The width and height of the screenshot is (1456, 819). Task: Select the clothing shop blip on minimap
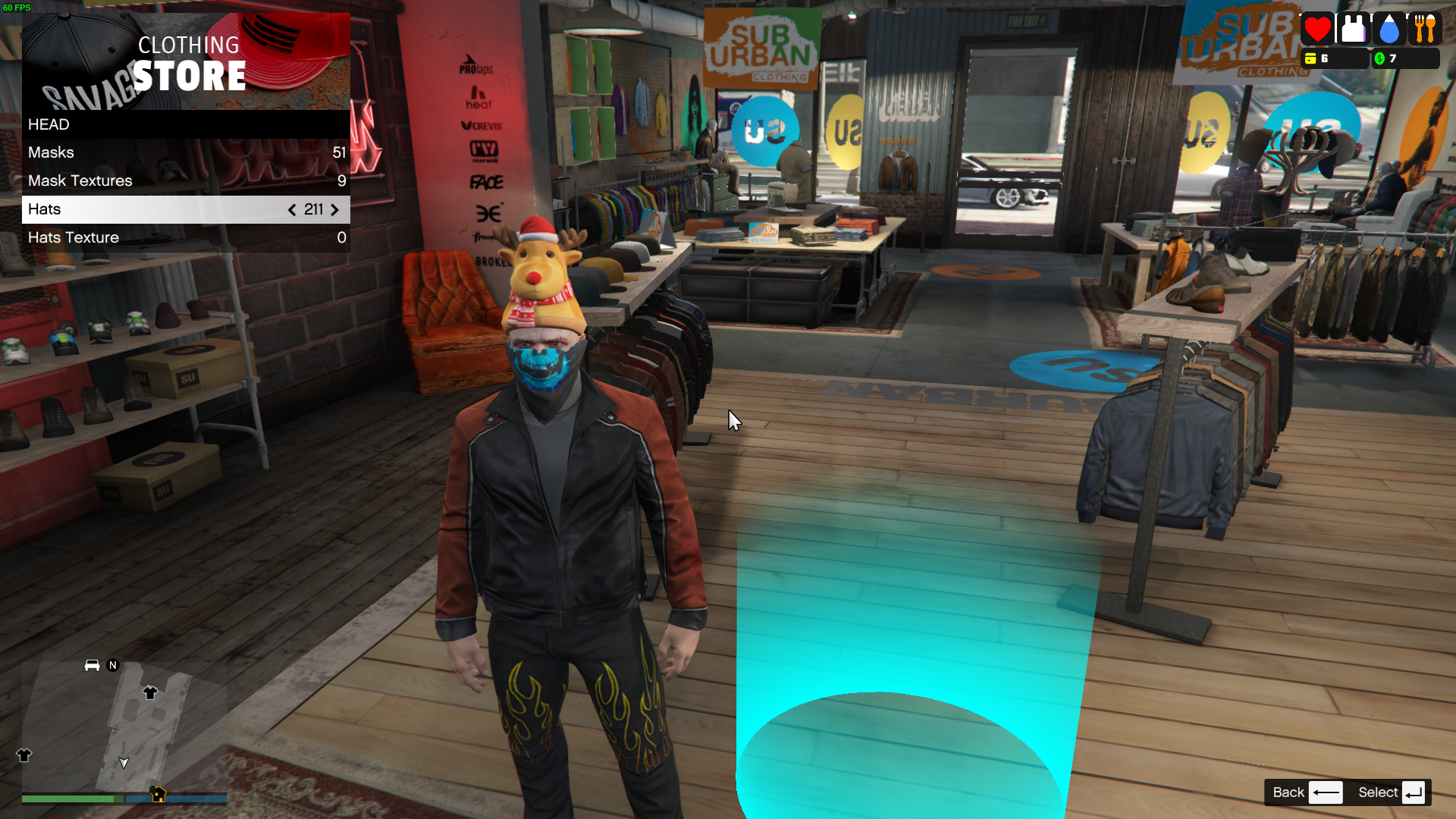150,692
